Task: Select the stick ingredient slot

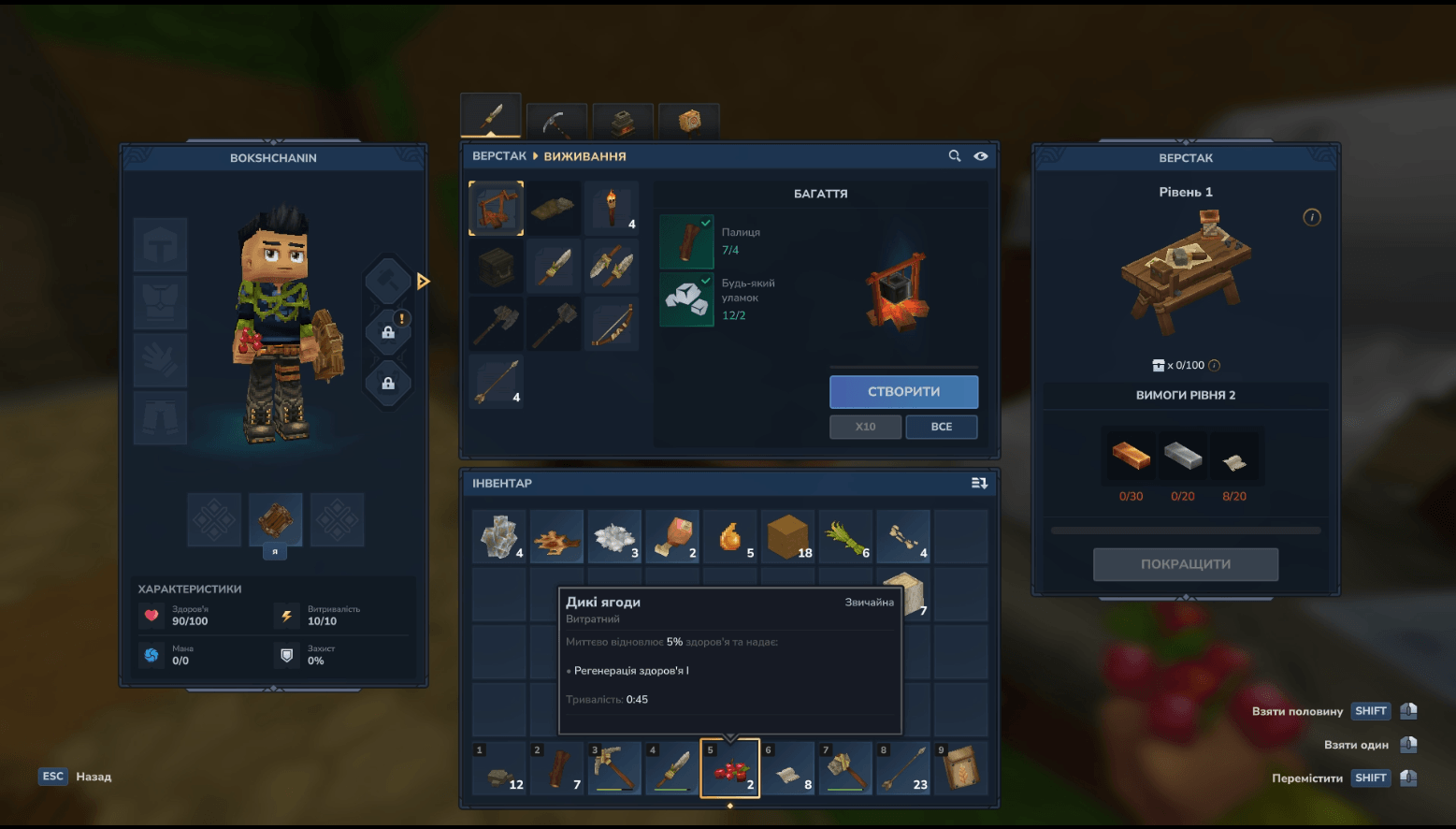Action: pos(686,241)
